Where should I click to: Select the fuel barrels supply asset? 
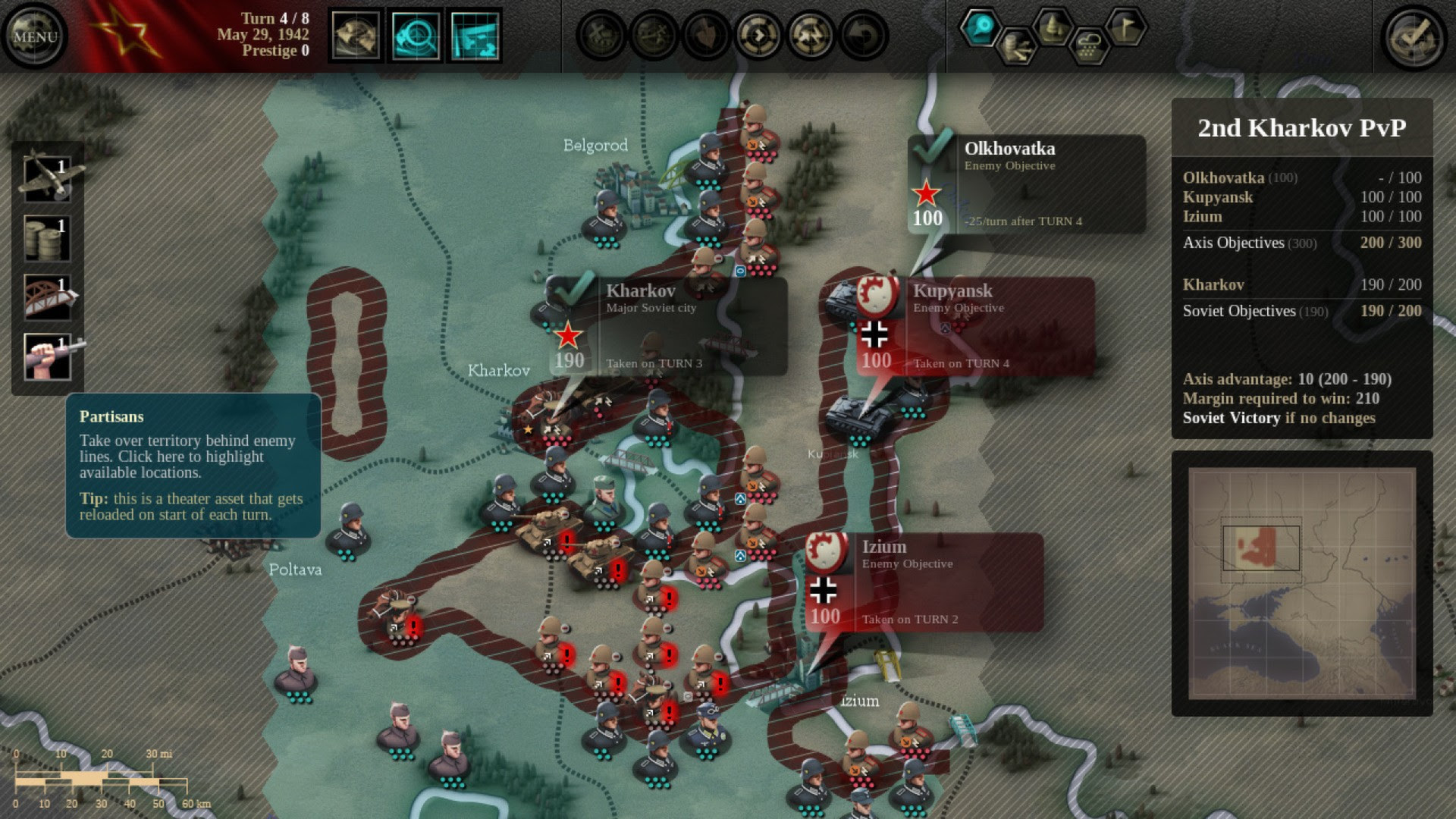[x=48, y=238]
